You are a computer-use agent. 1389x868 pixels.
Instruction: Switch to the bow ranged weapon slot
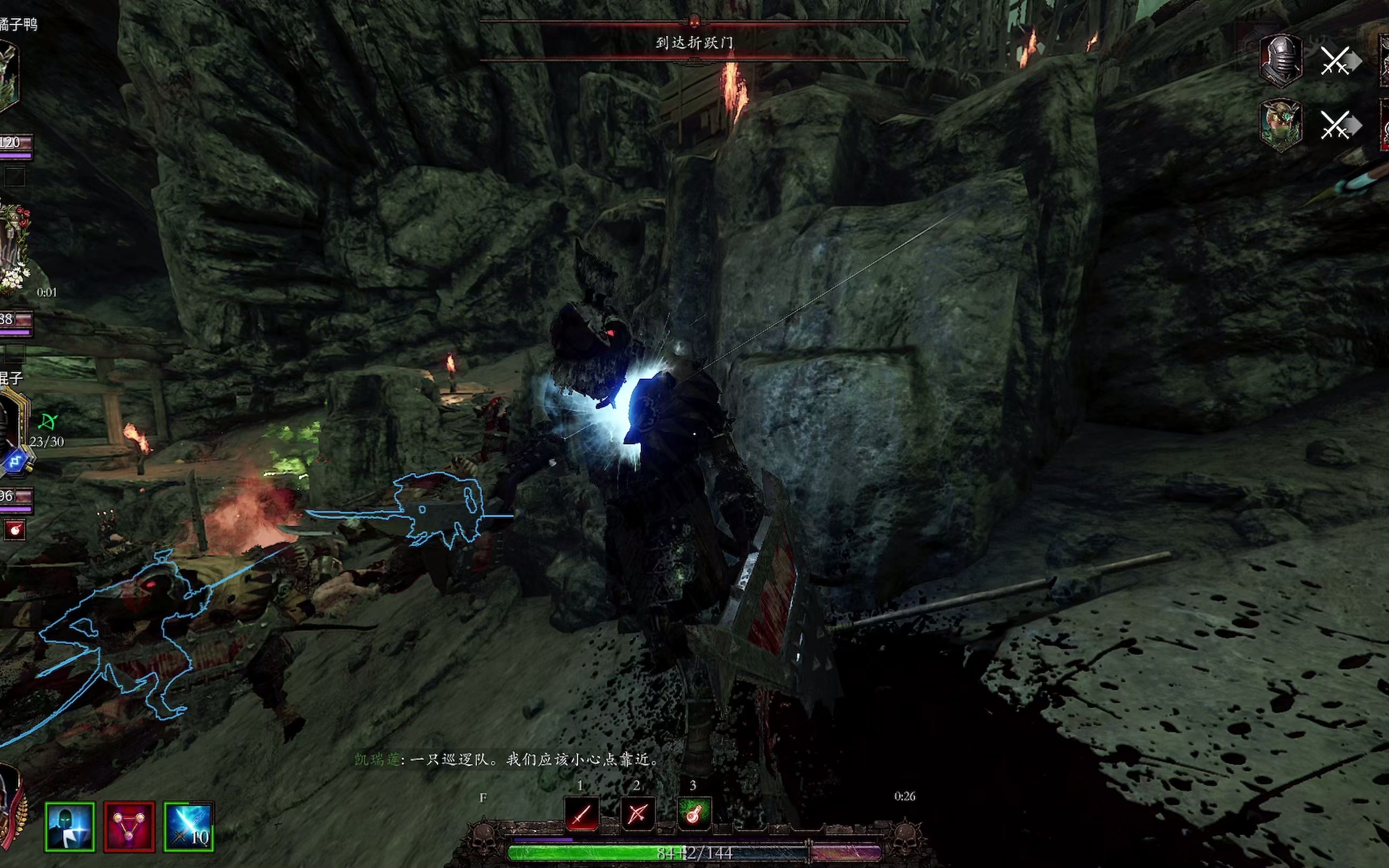tap(637, 813)
